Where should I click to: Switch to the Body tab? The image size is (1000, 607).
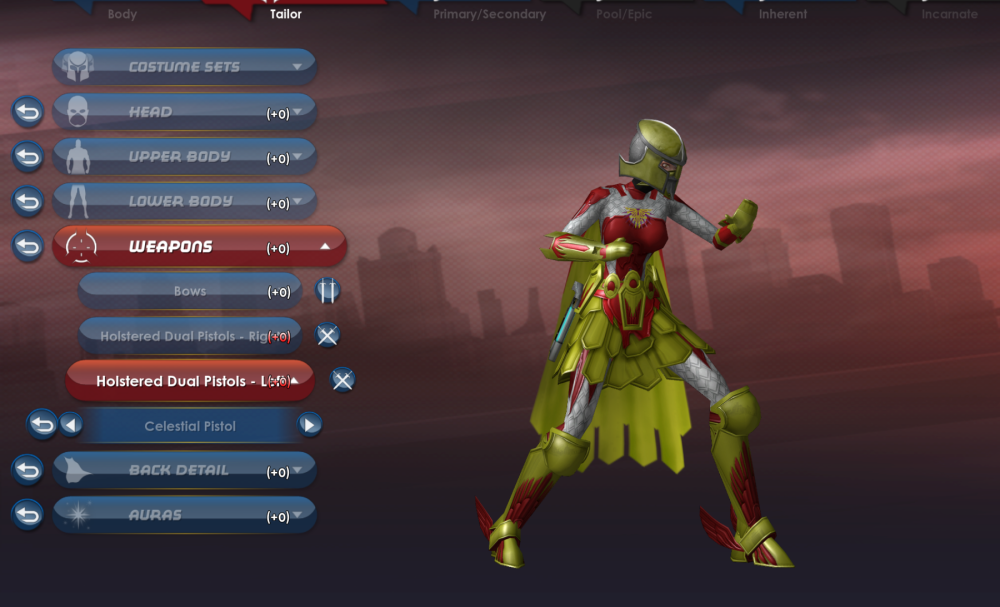coord(122,14)
